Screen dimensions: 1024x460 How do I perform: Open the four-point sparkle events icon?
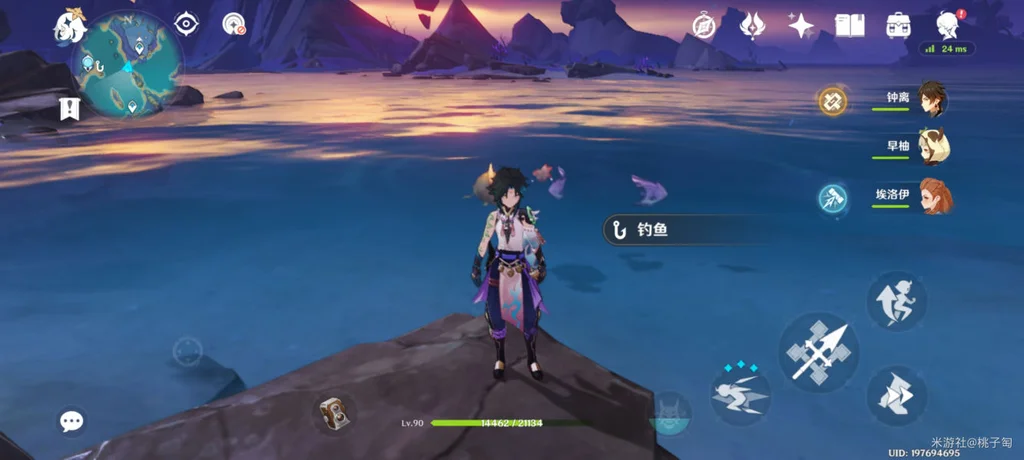[800, 25]
